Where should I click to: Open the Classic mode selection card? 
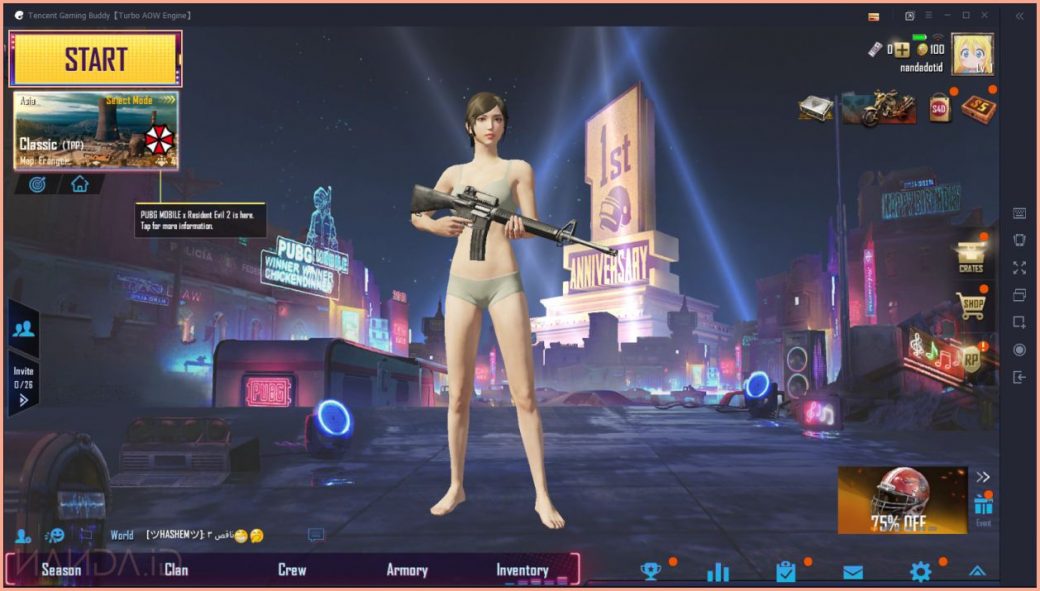[x=96, y=131]
